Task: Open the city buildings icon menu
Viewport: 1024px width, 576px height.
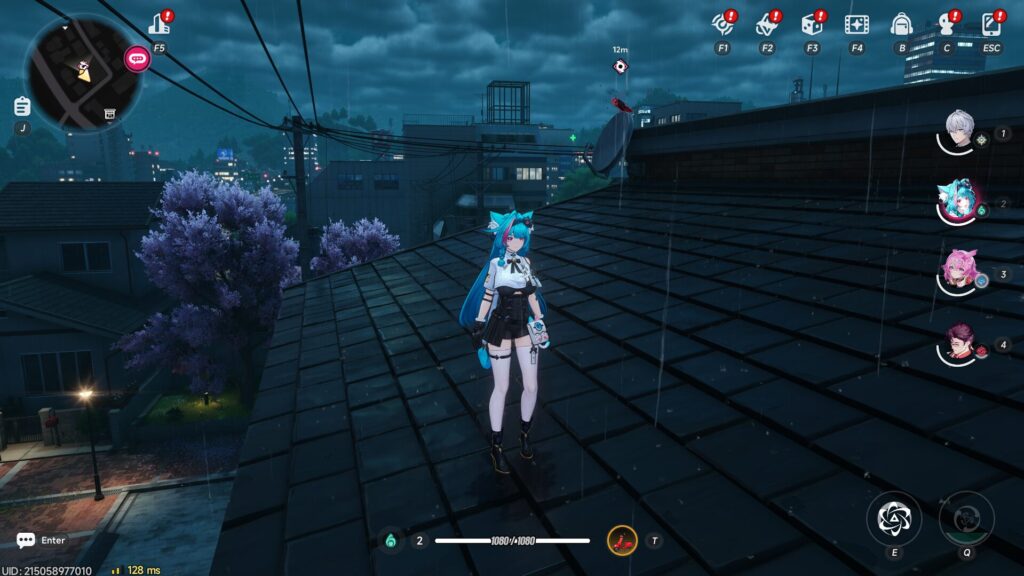Action: (x=159, y=24)
